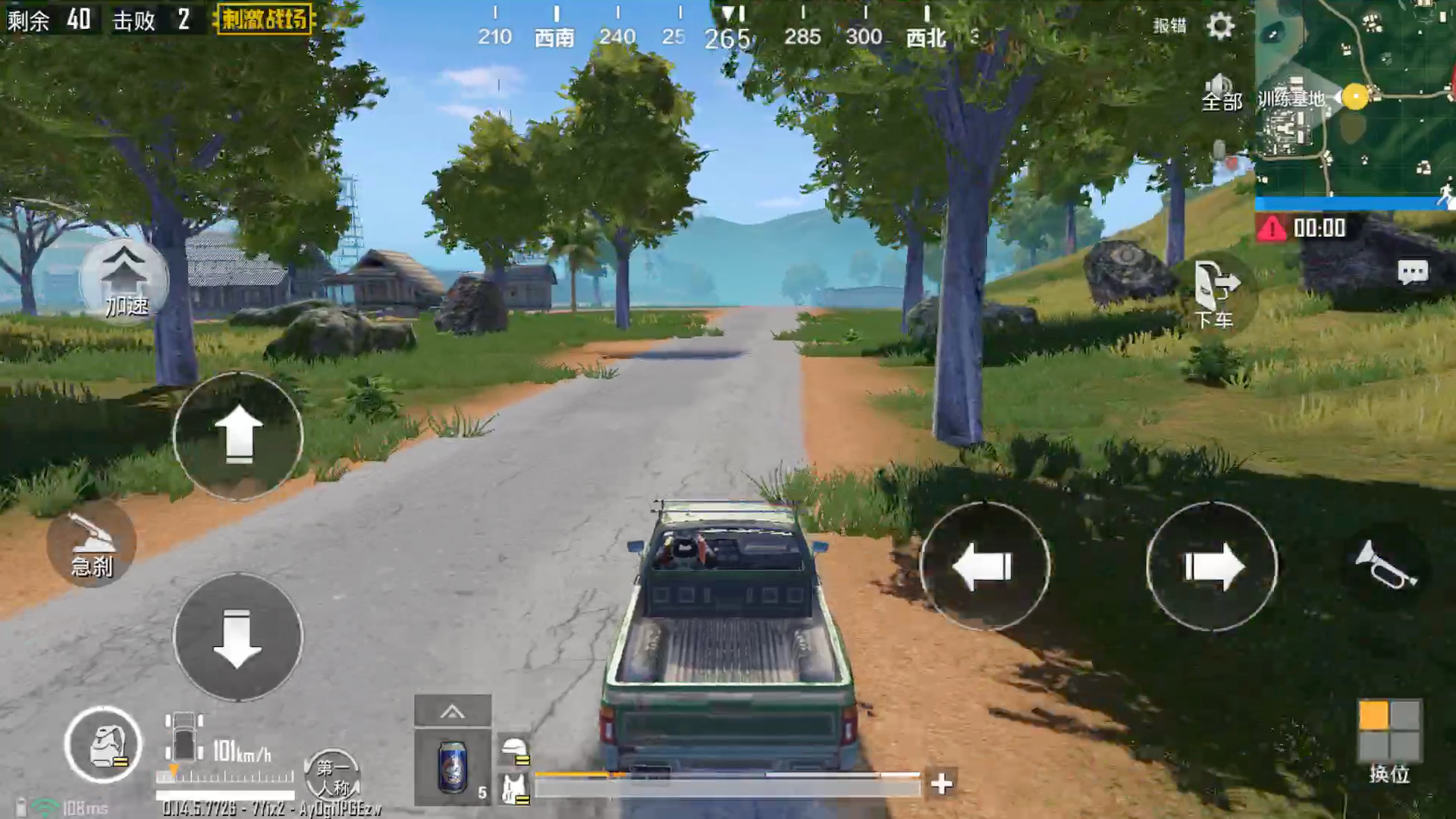Open the backpack inventory
Image resolution: width=1456 pixels, height=819 pixels.
(103, 745)
